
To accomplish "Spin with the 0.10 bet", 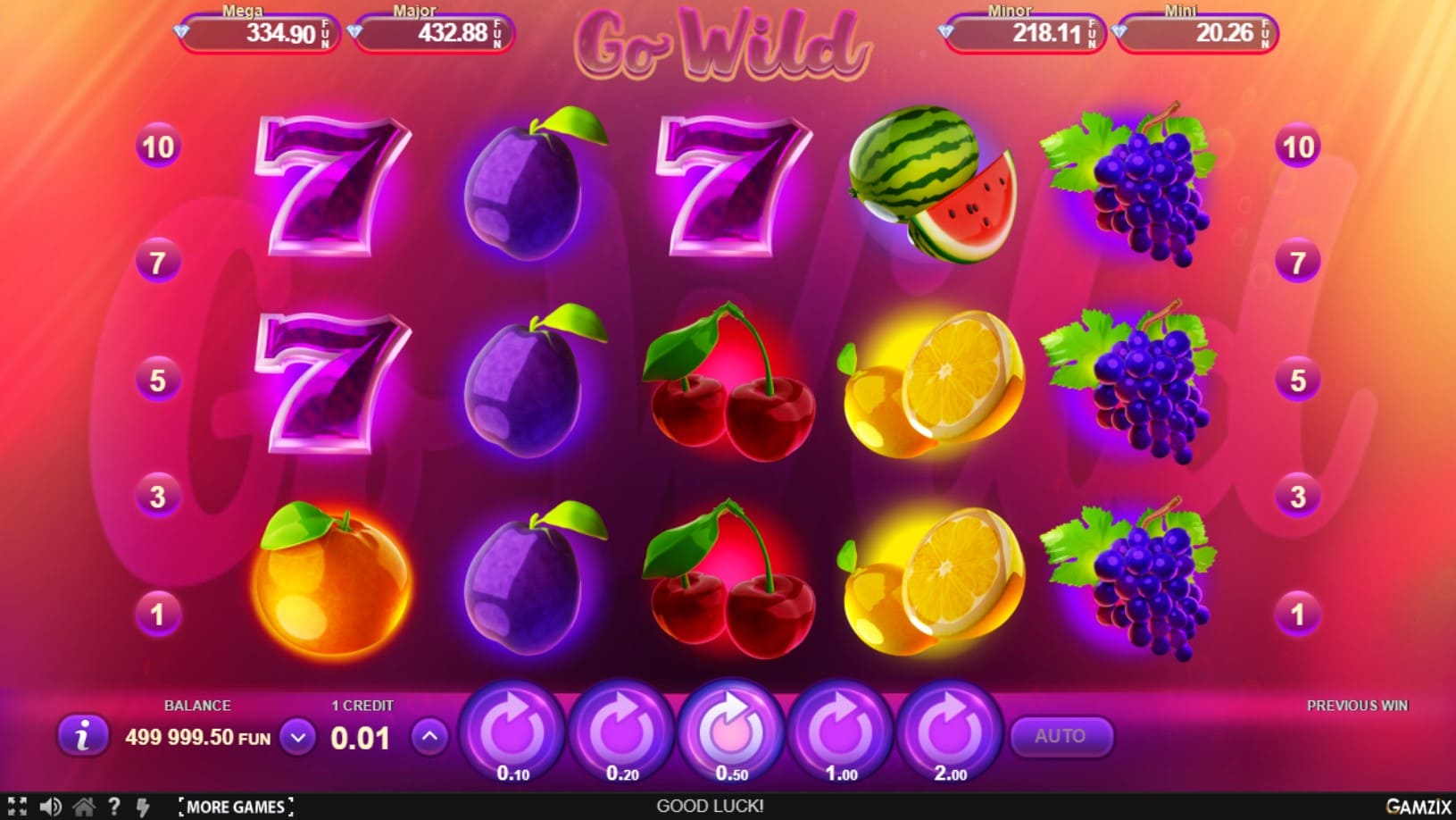I will pyautogui.click(x=512, y=732).
